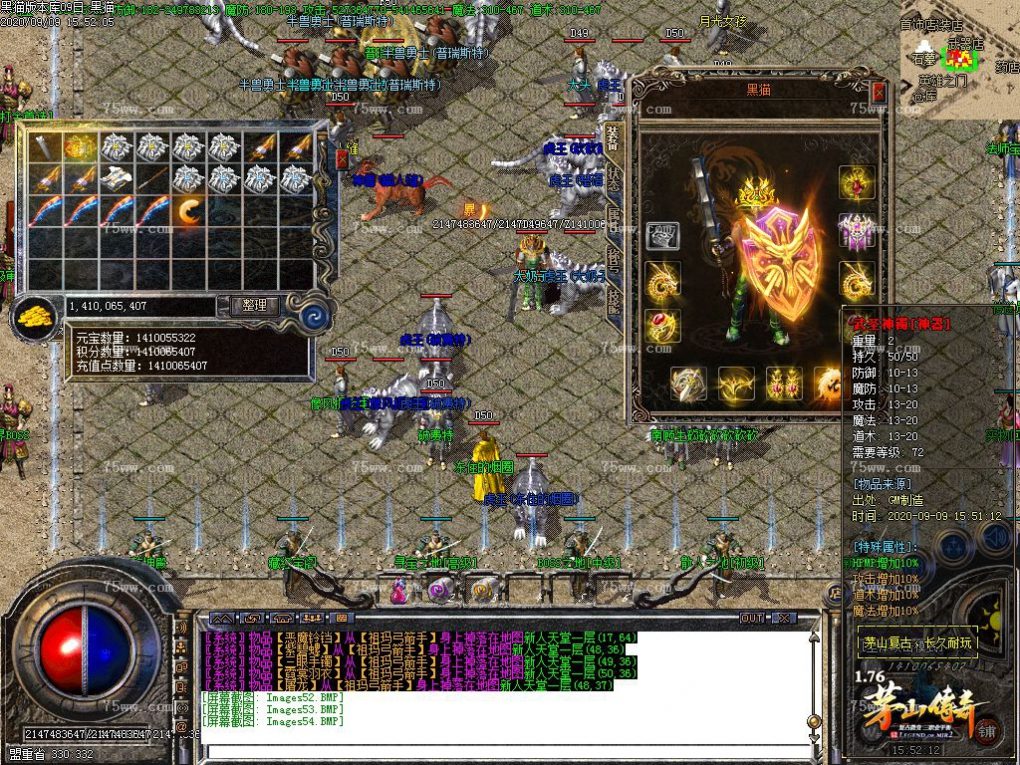Select the white armor item in the bag
The width and height of the screenshot is (1020, 765).
click(x=116, y=180)
